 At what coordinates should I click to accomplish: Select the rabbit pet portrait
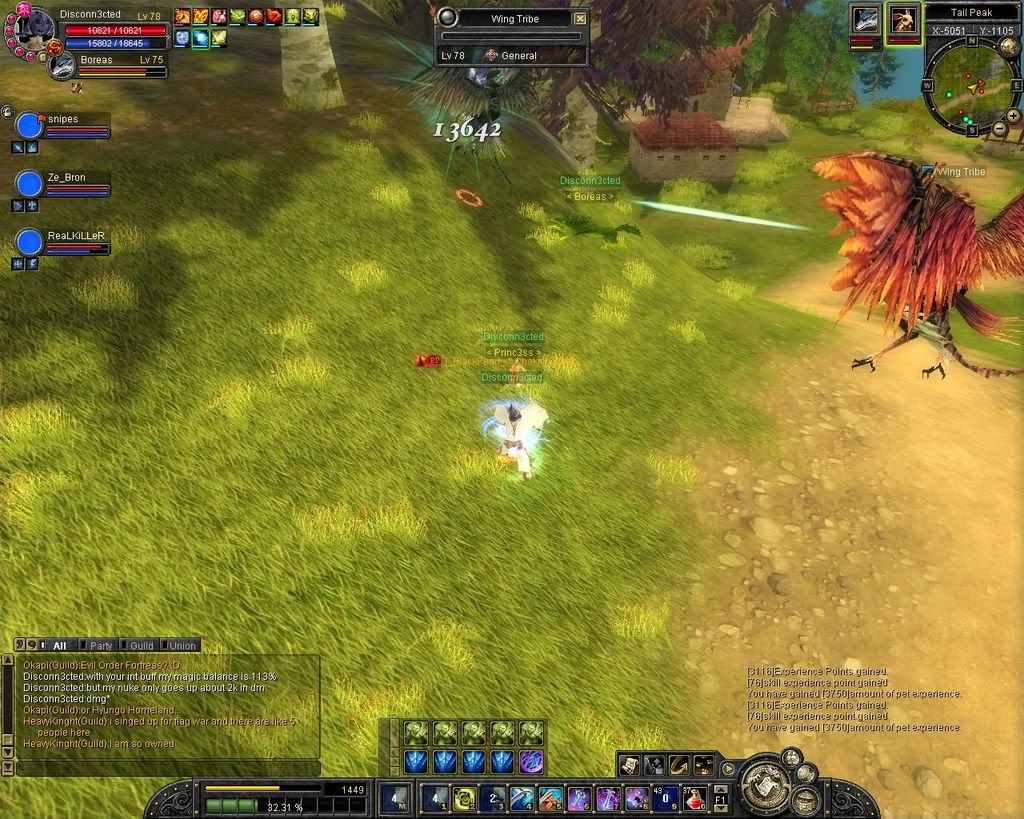pyautogui.click(x=903, y=20)
